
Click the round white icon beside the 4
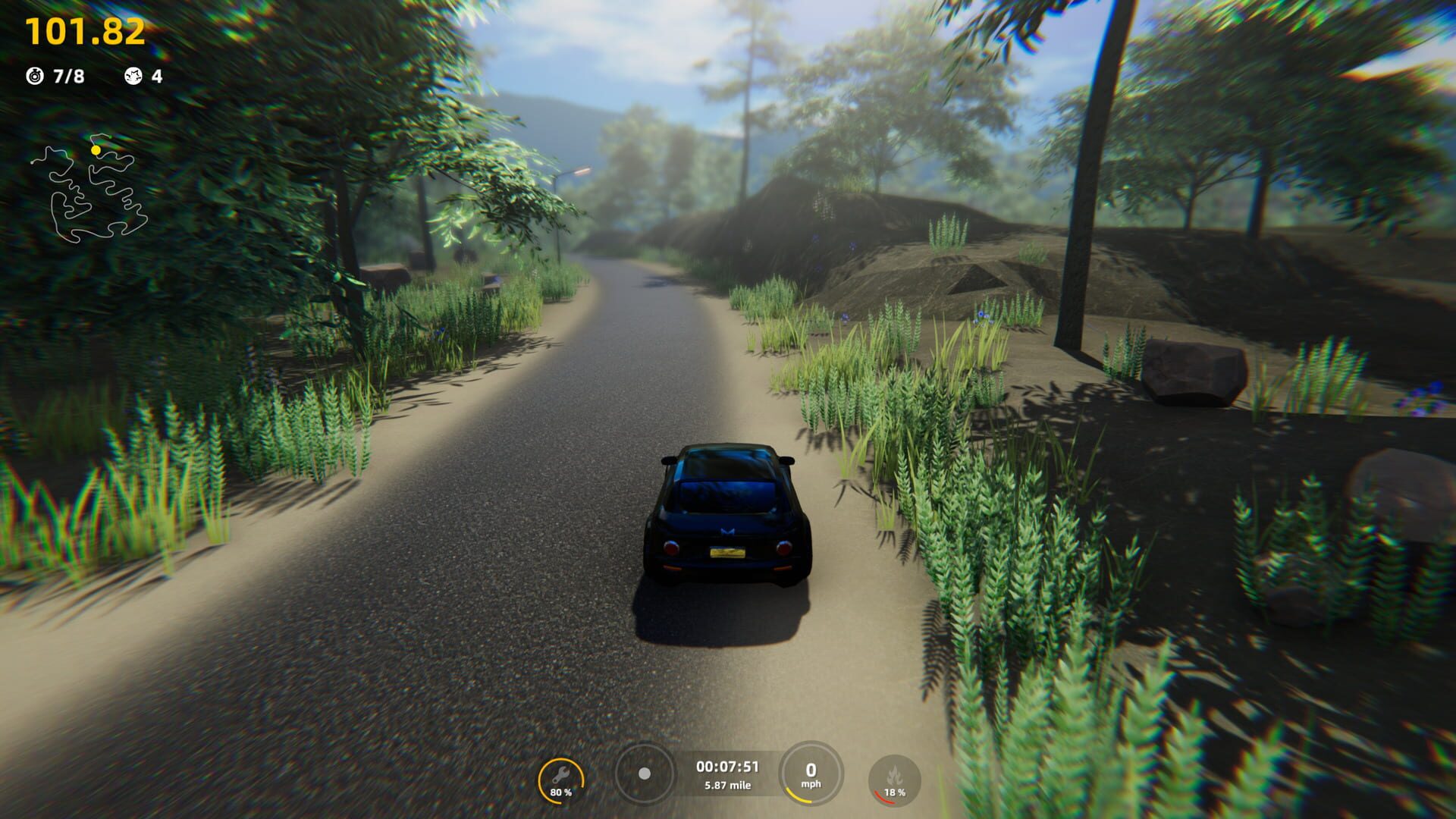click(133, 76)
